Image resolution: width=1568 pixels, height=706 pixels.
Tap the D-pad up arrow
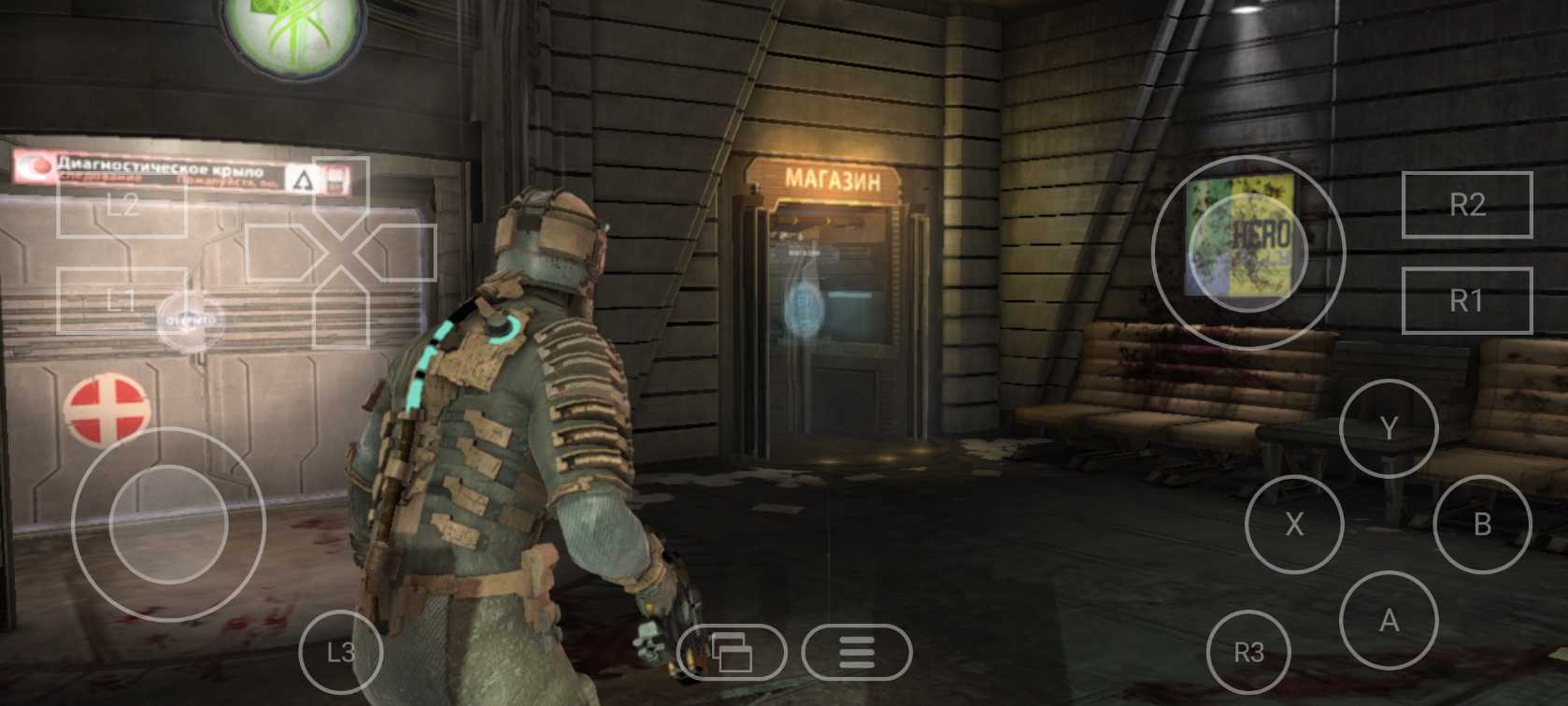click(340, 192)
